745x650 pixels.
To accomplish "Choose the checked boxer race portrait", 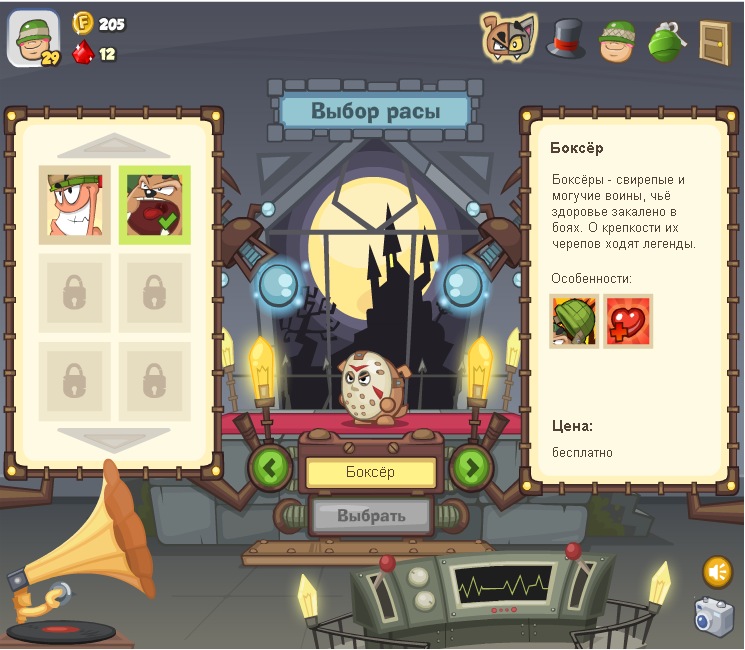I will (154, 205).
